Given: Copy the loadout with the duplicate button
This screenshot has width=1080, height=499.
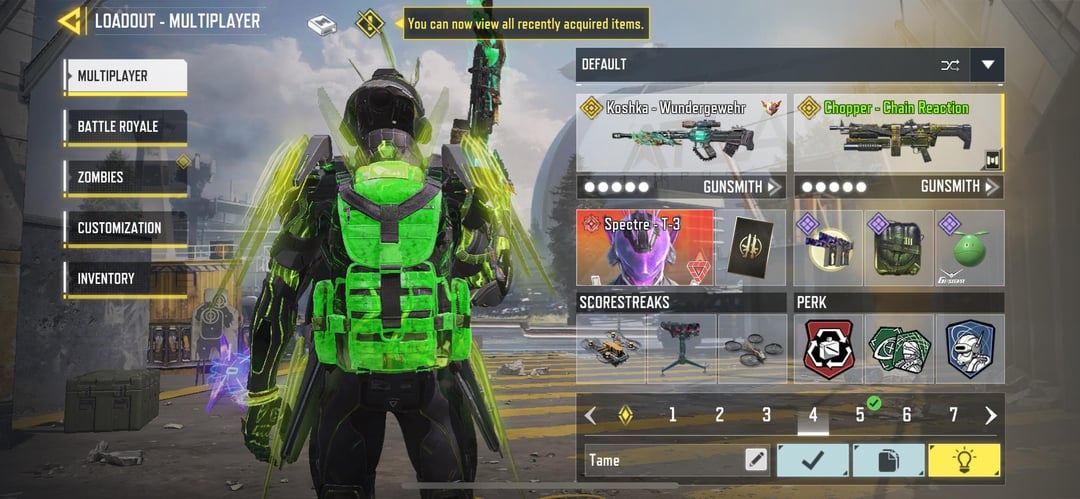Looking at the screenshot, I should click(888, 460).
